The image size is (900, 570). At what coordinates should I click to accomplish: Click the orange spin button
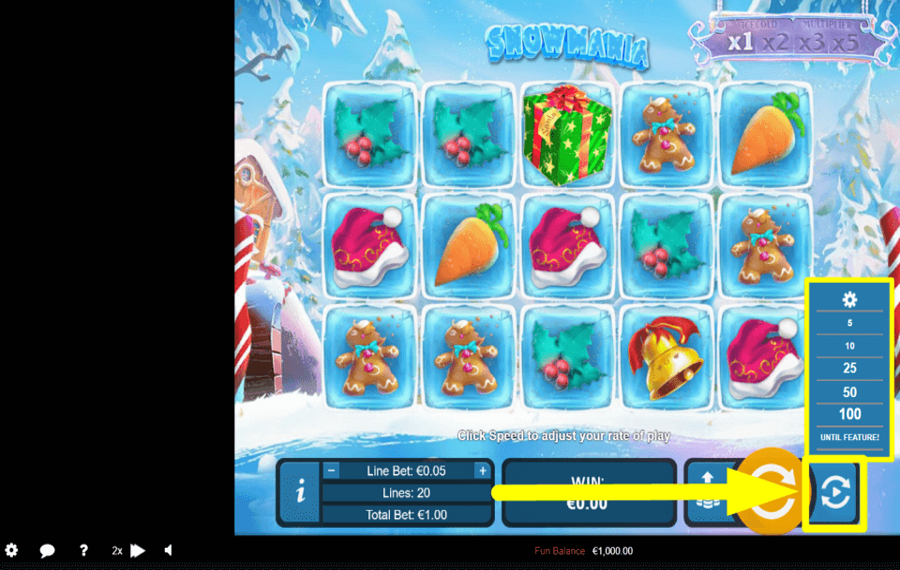coord(770,493)
